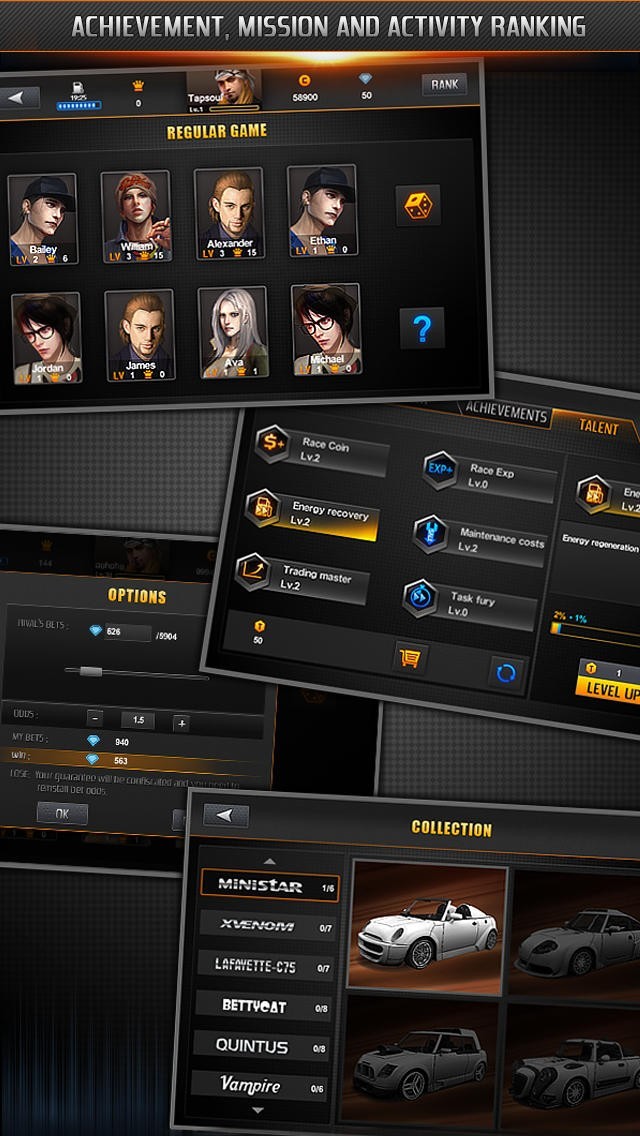Select the Energy recovery talent
The height and width of the screenshot is (1136, 640).
[x=312, y=514]
